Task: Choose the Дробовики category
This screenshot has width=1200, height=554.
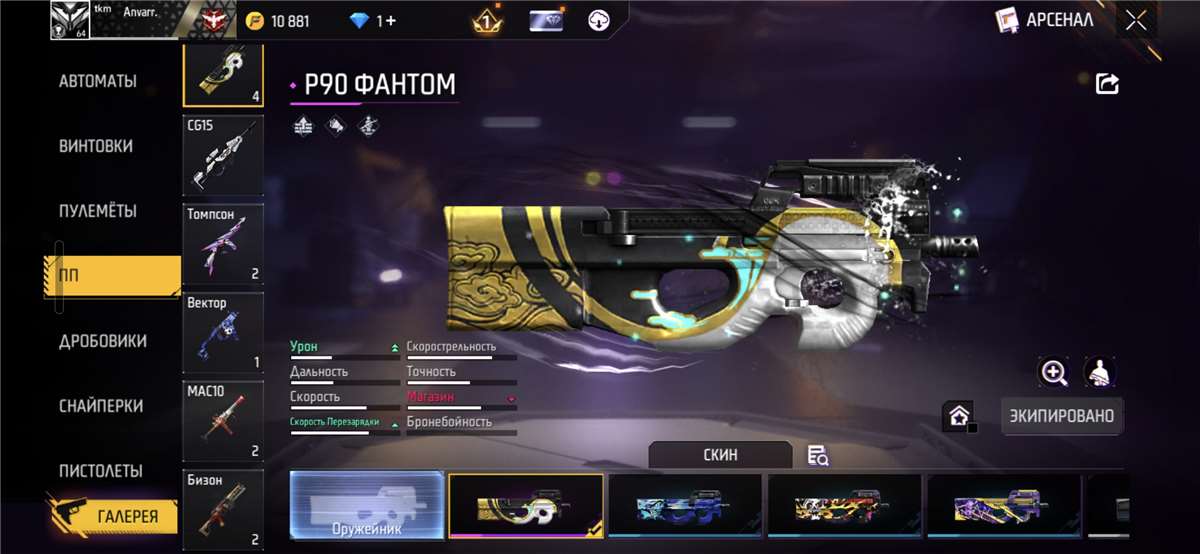Action: 102,341
